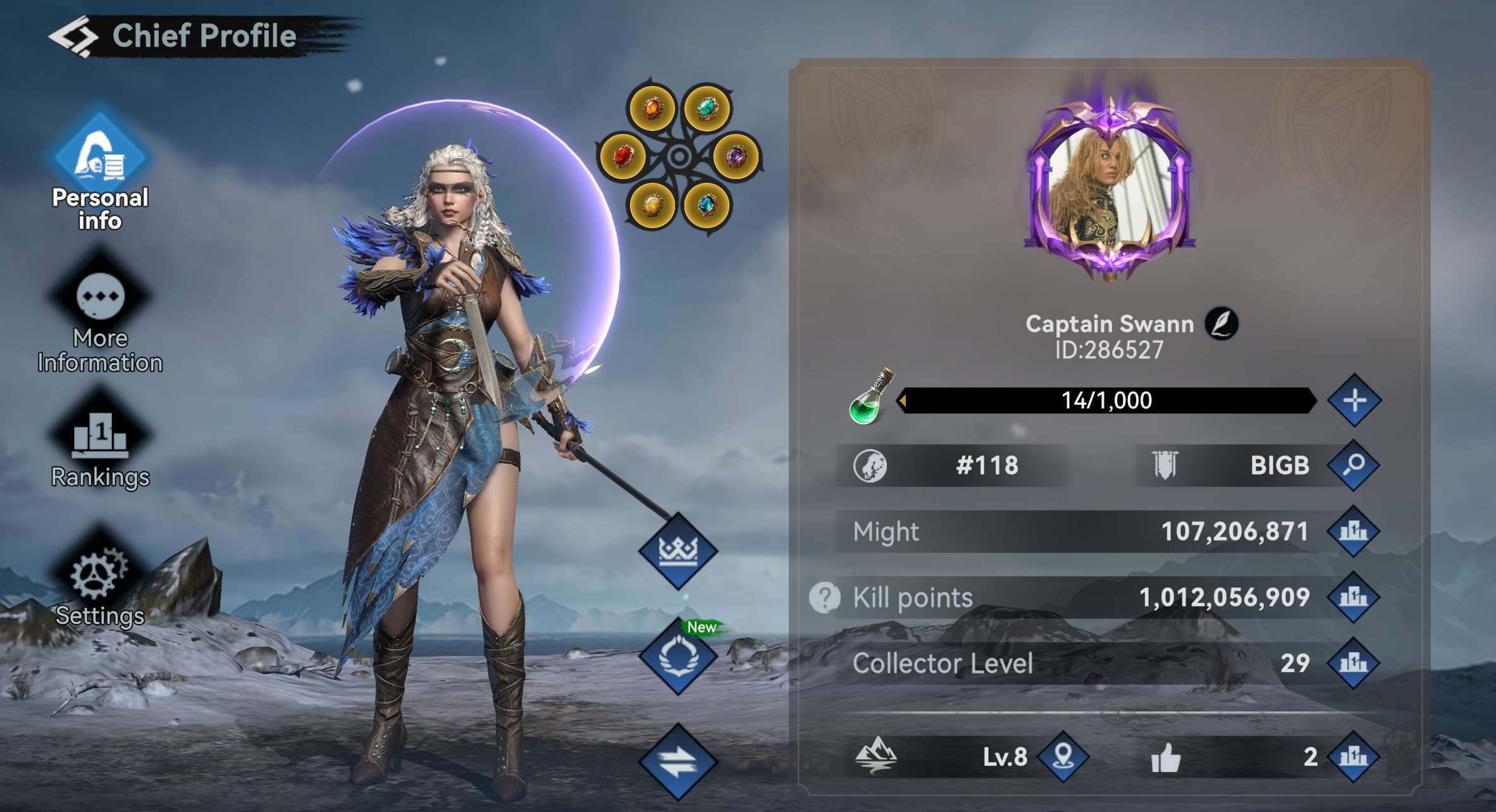Open the Might leaderboard icon
The image size is (1496, 812).
[1355, 531]
